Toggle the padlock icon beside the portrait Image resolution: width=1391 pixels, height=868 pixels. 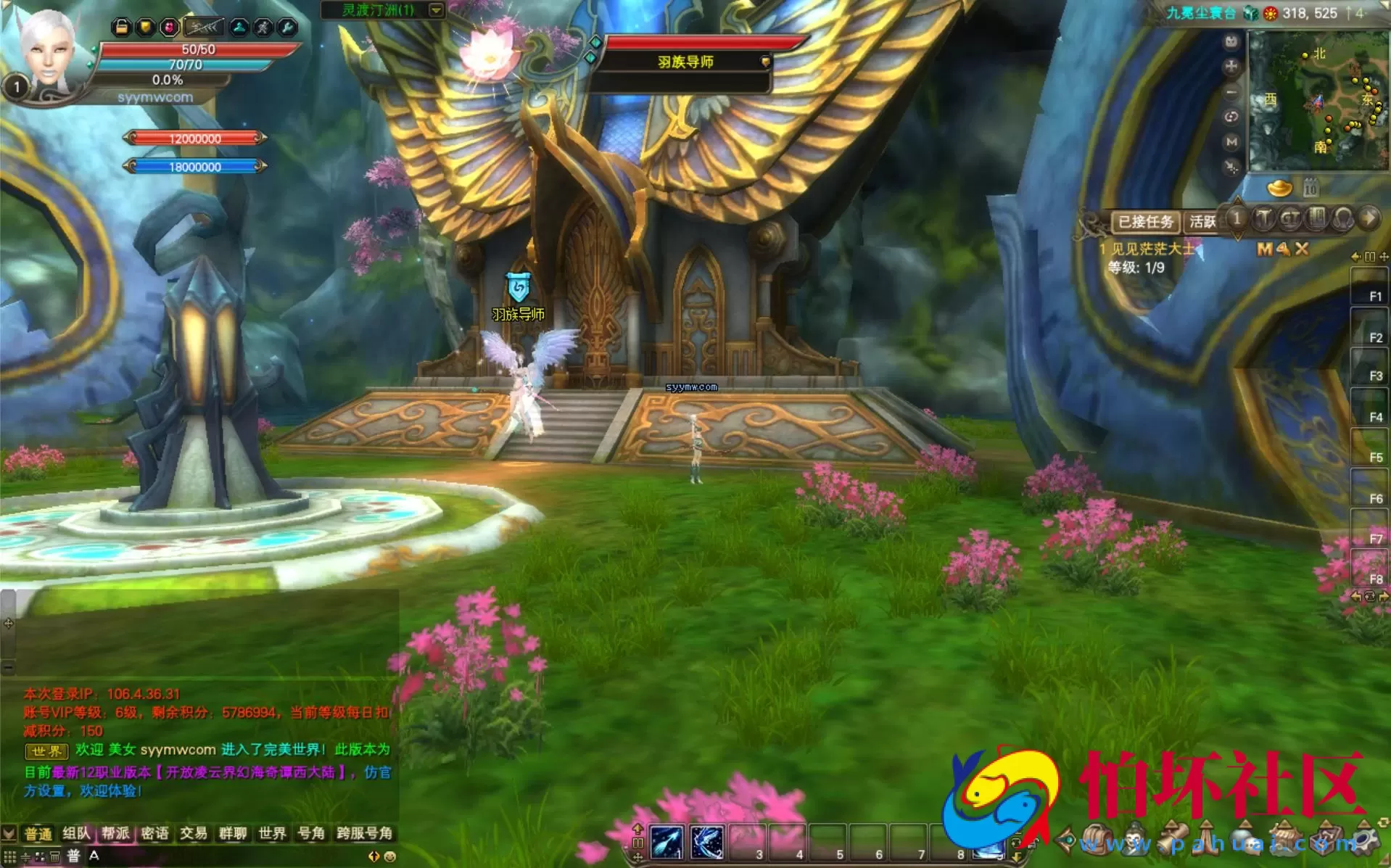(121, 28)
